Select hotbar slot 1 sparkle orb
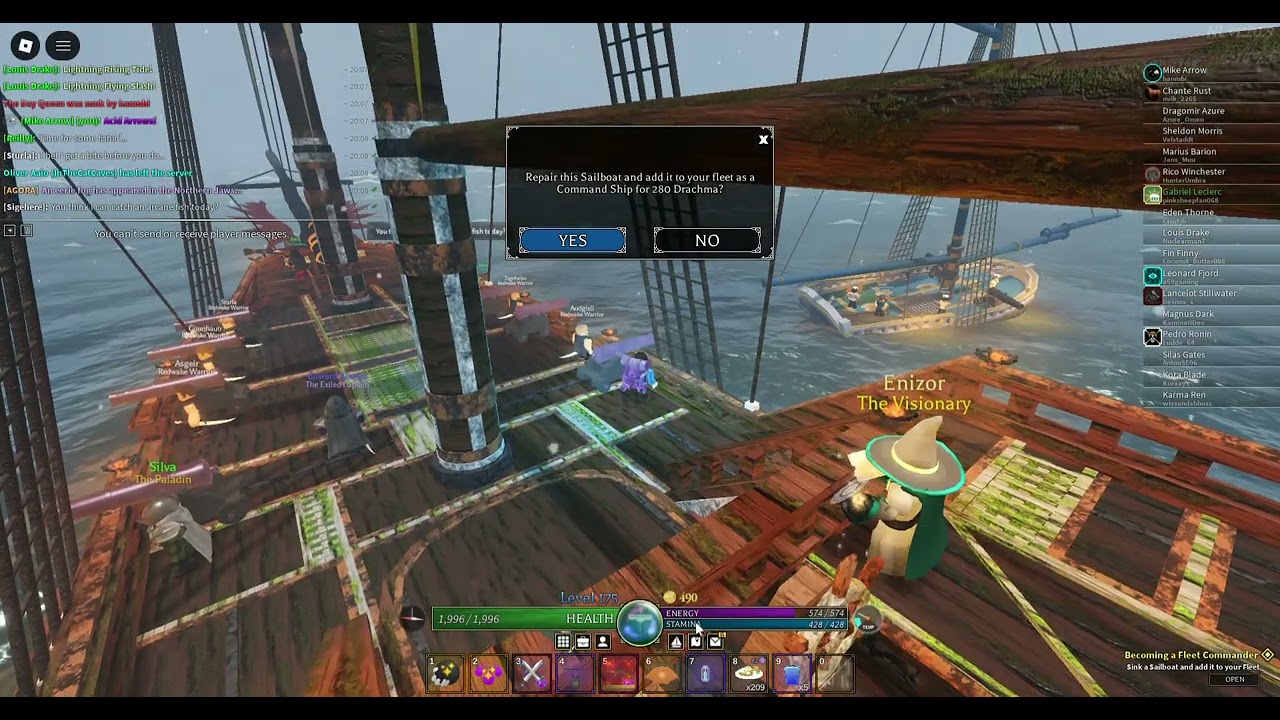Viewport: 1280px width, 720px height. pos(445,674)
